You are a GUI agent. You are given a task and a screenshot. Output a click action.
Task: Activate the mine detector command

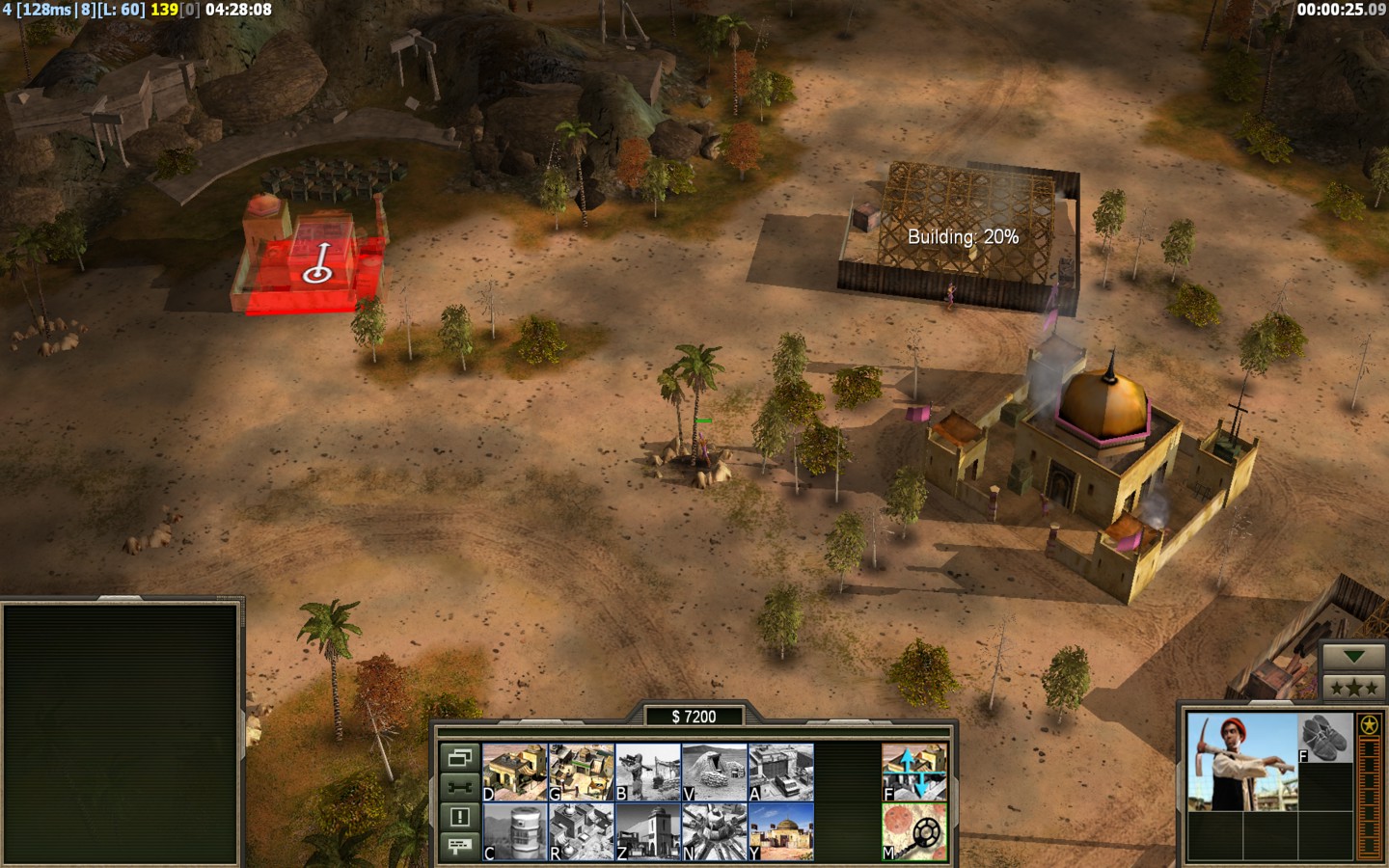913,831
